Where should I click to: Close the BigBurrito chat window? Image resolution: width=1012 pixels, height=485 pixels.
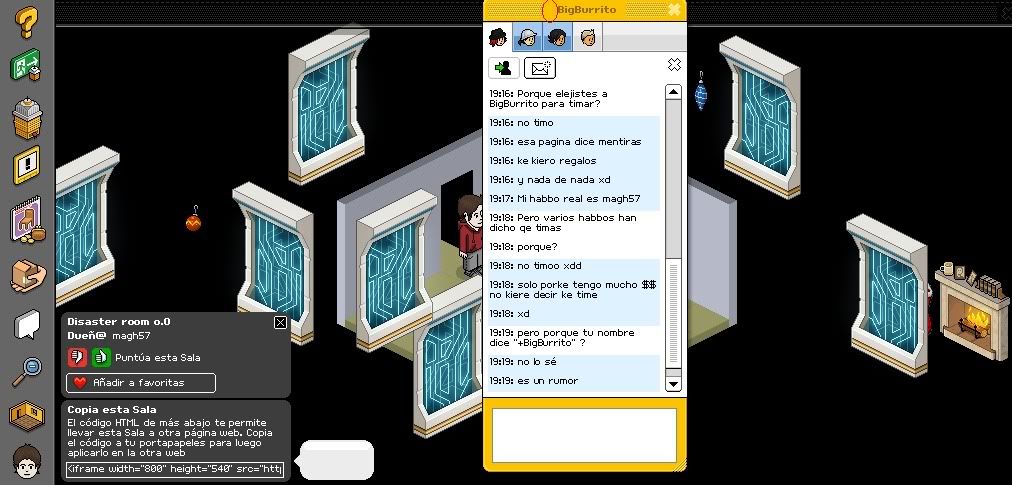(x=675, y=9)
